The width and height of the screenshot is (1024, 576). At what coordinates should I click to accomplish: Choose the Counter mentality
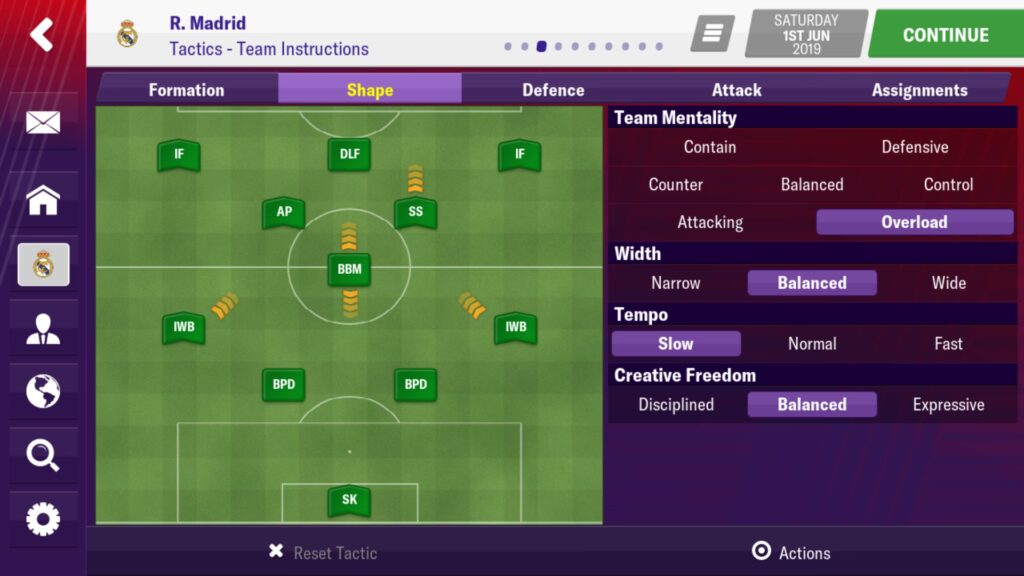click(676, 184)
